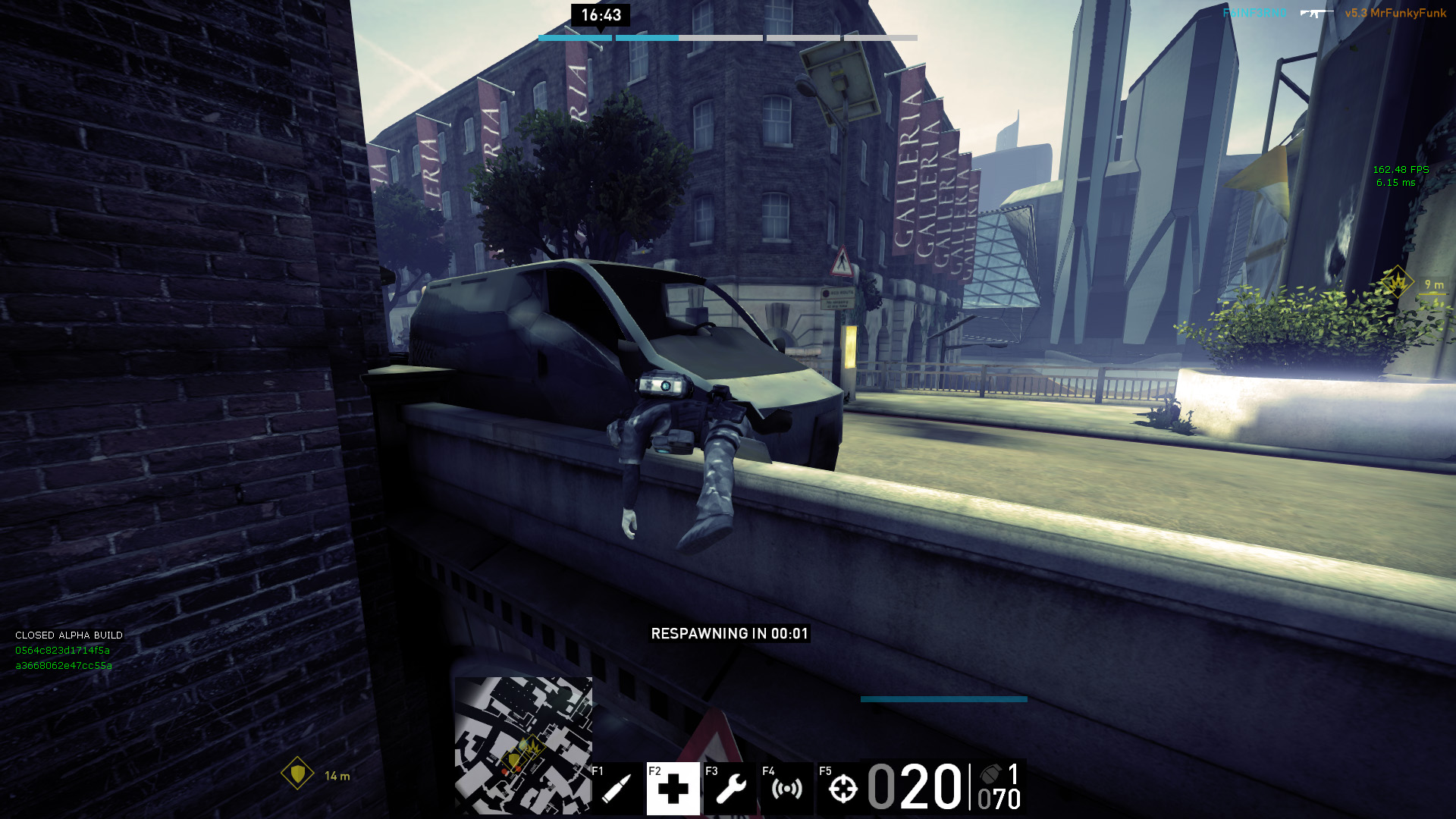Select the F1 ammo bullet ability

point(617,789)
